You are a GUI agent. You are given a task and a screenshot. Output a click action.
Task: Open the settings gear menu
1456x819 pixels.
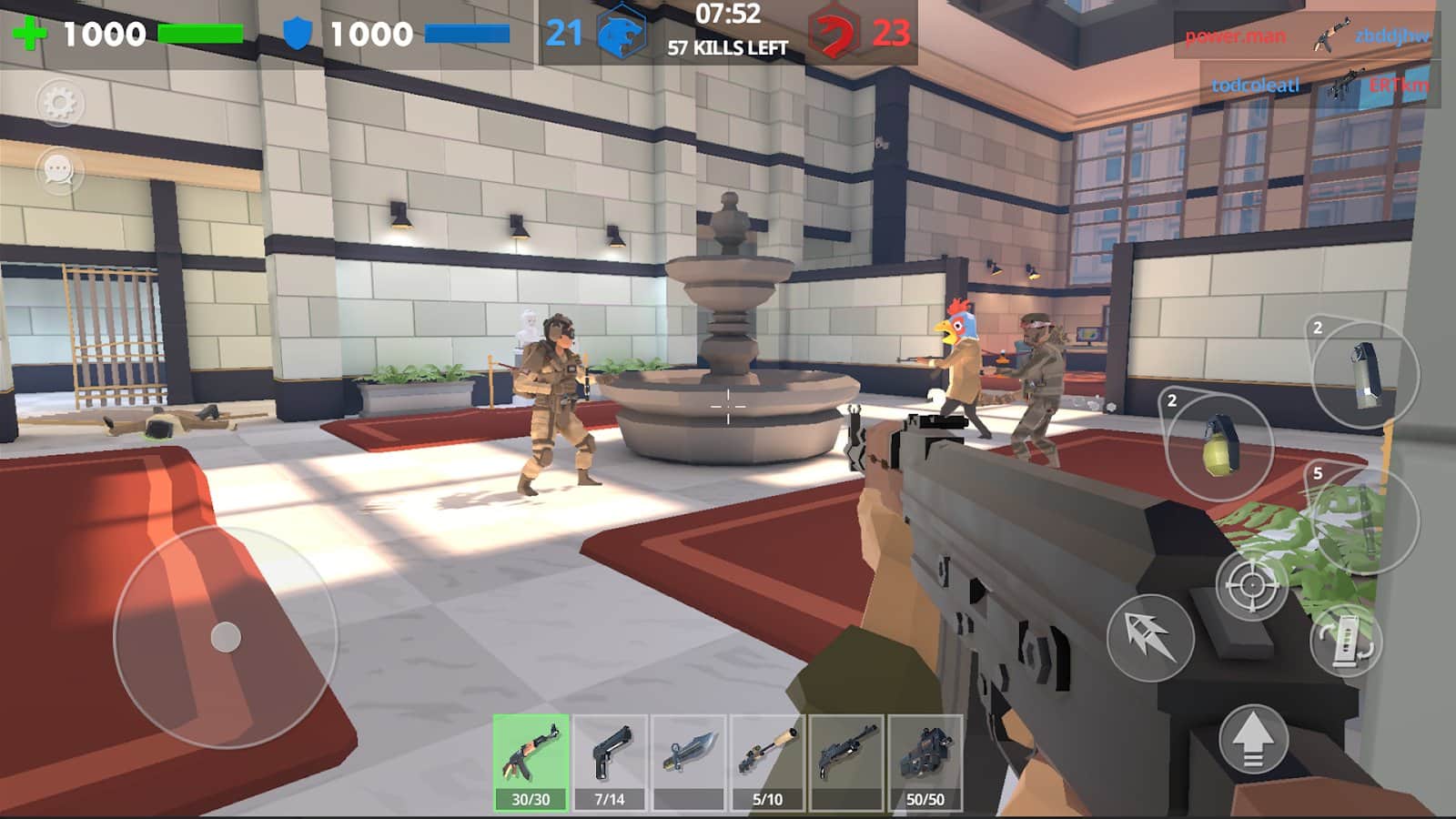[59, 103]
